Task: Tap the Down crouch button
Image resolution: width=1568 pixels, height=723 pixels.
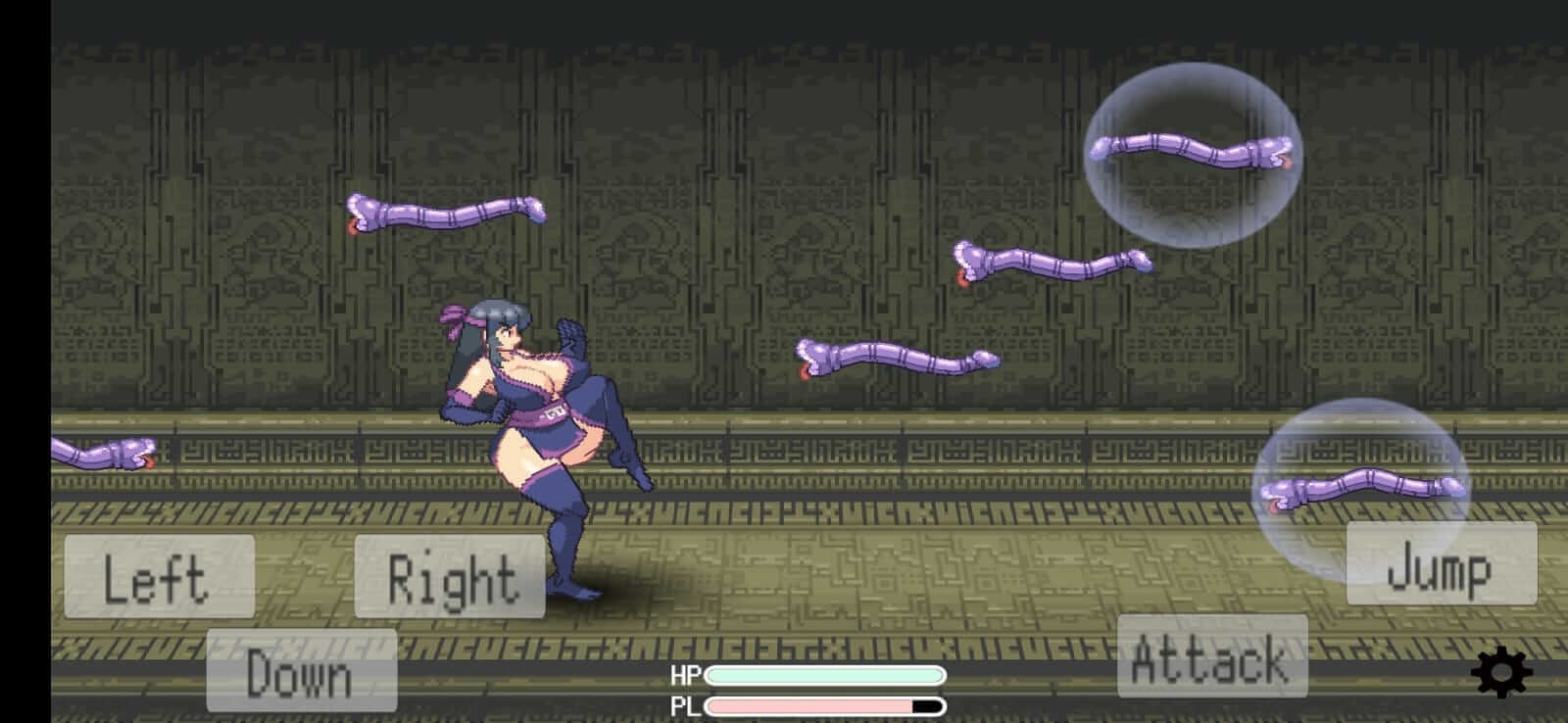Action: (x=301, y=672)
